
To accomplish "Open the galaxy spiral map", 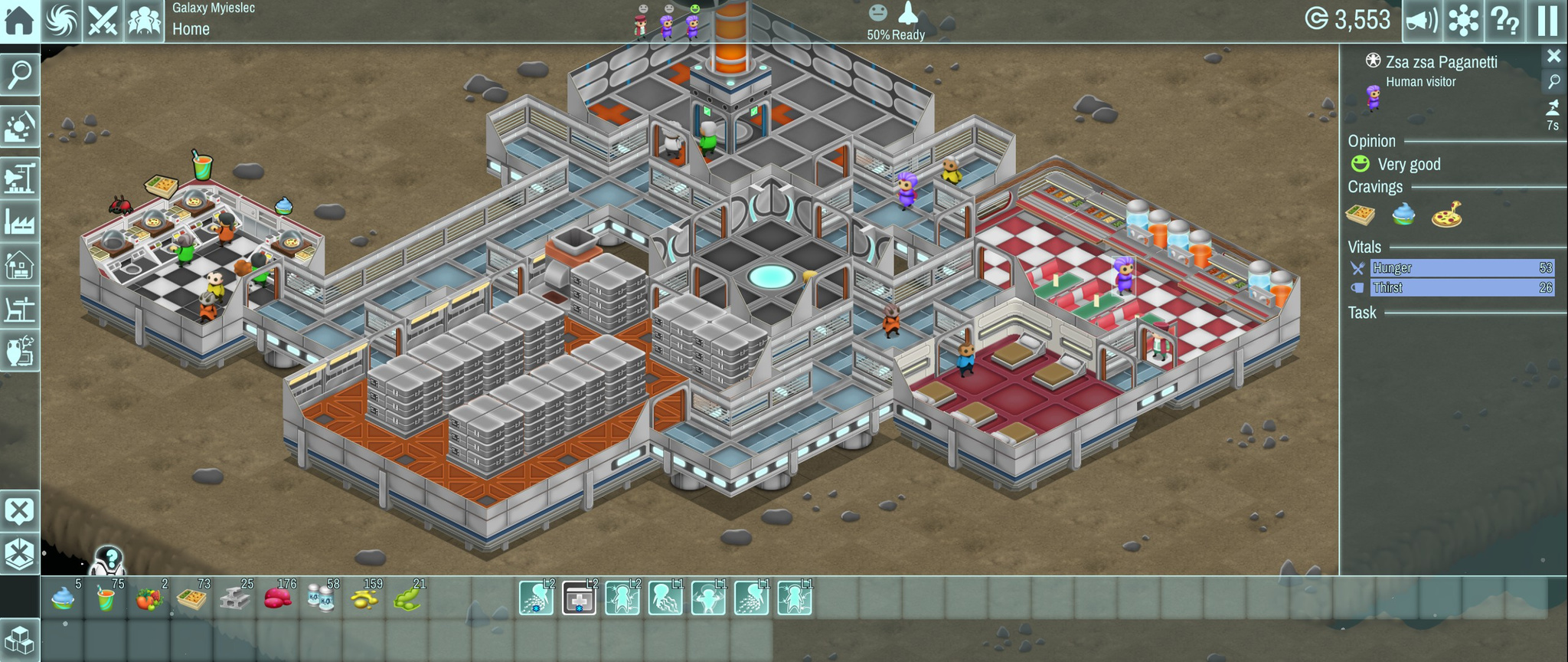I will pos(61,21).
